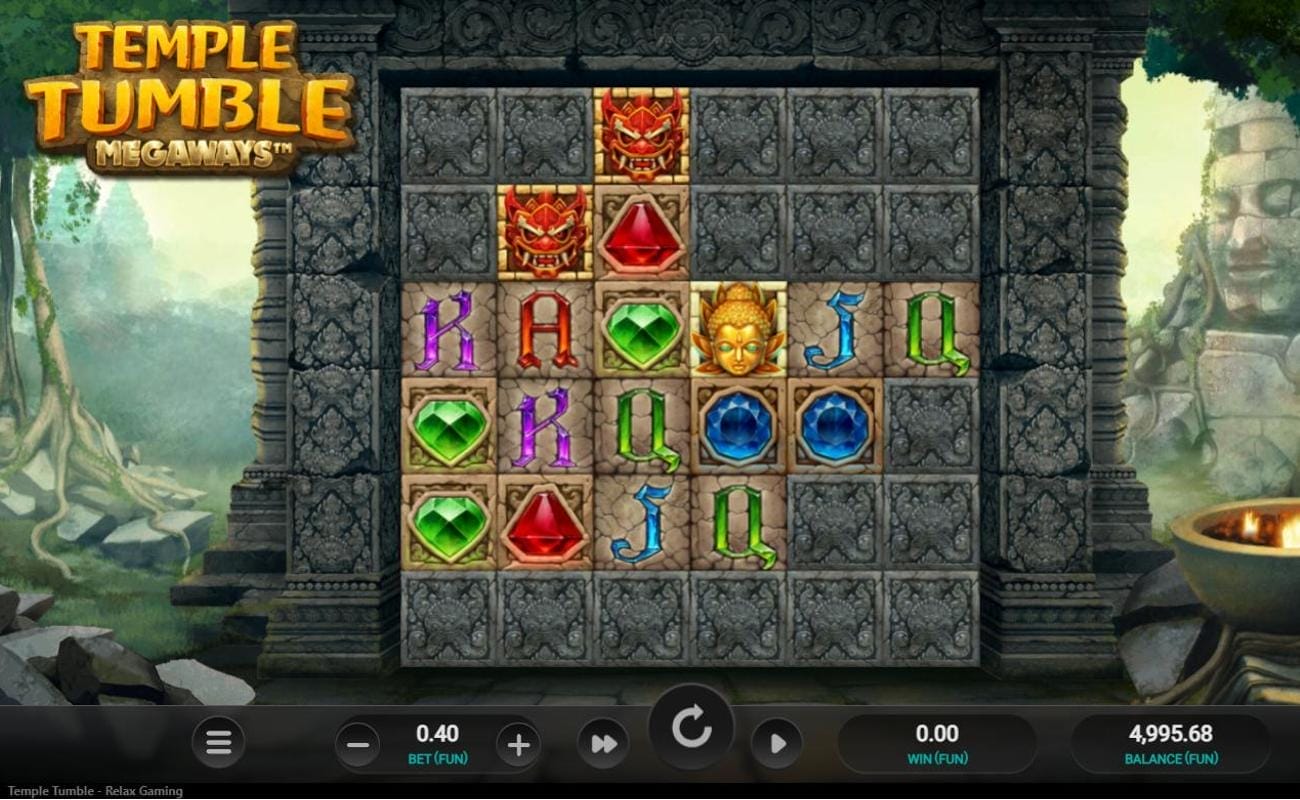
Task: Select the red demon mask symbol
Action: click(641, 135)
